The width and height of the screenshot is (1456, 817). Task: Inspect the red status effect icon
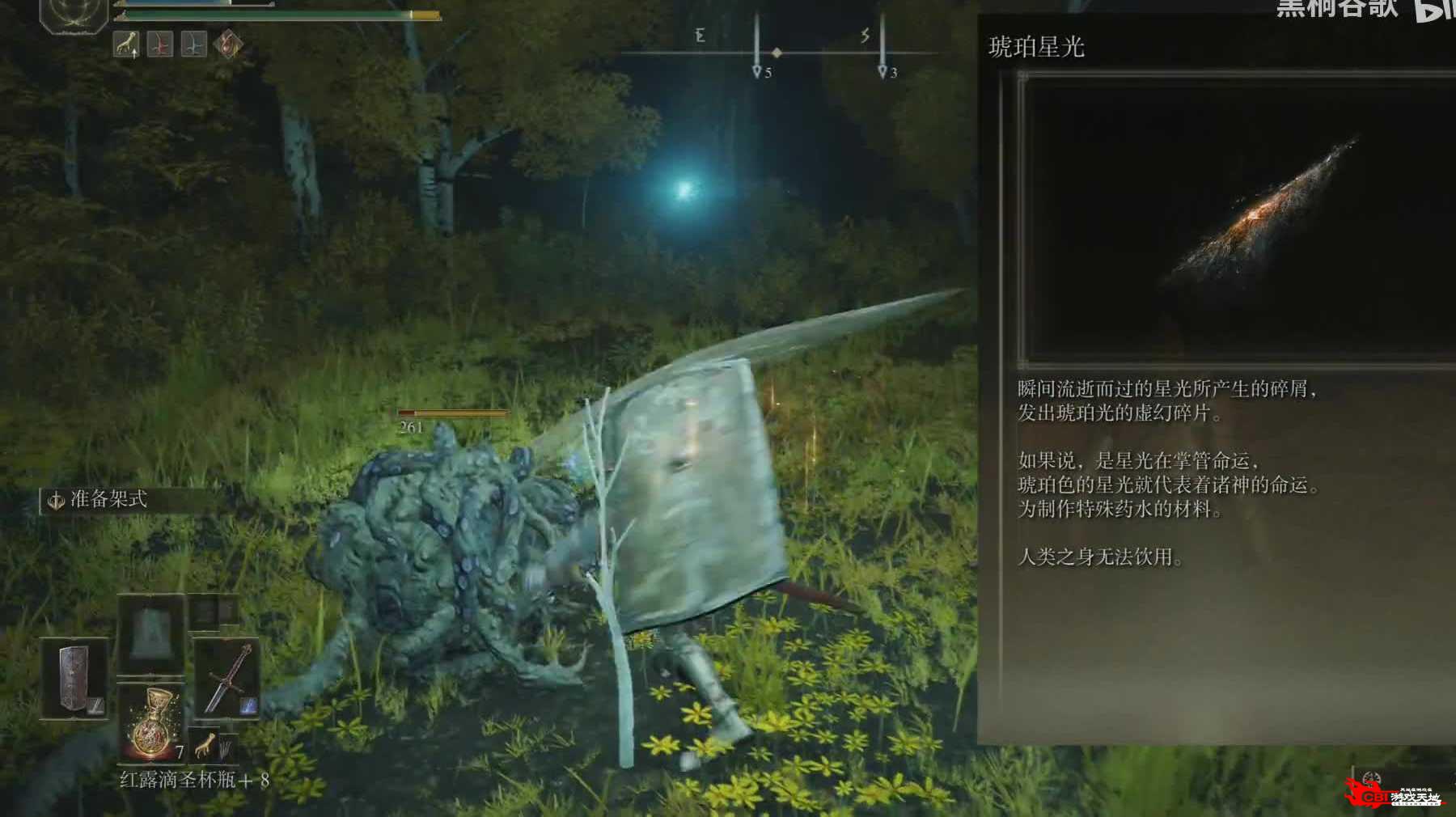point(159,44)
